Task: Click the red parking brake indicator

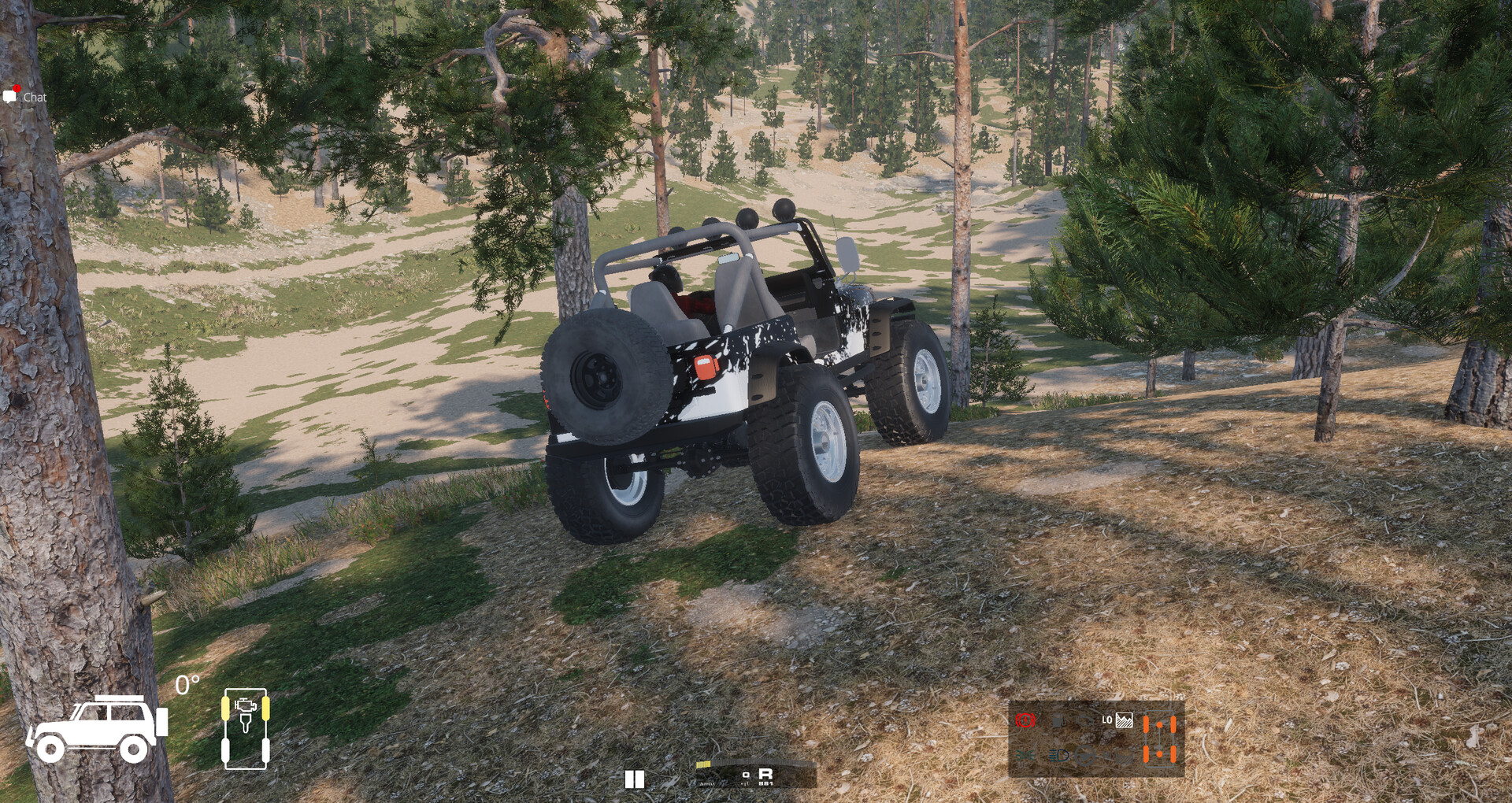Action: point(1025,720)
